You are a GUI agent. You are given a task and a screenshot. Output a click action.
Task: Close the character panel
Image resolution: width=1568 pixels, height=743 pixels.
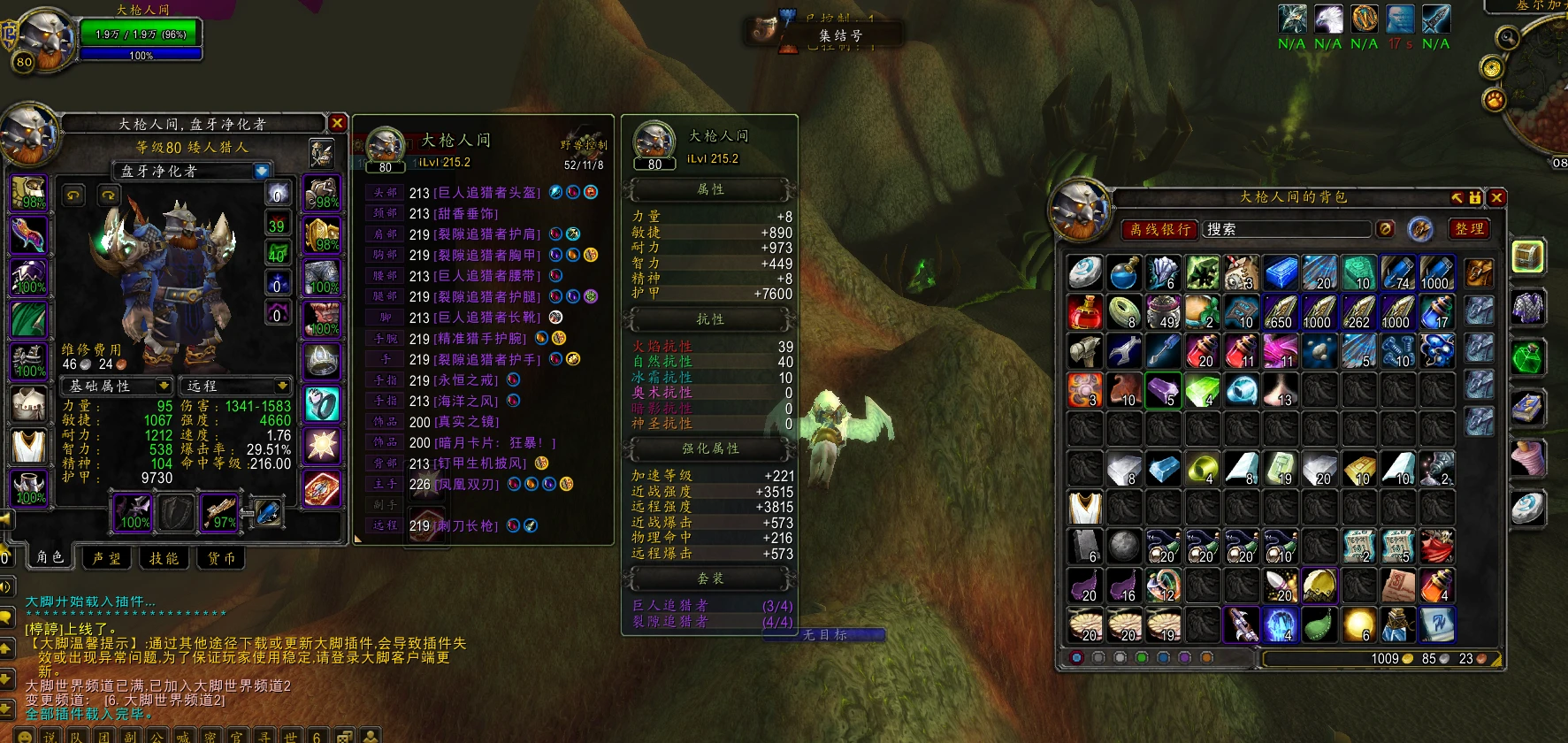(x=337, y=123)
